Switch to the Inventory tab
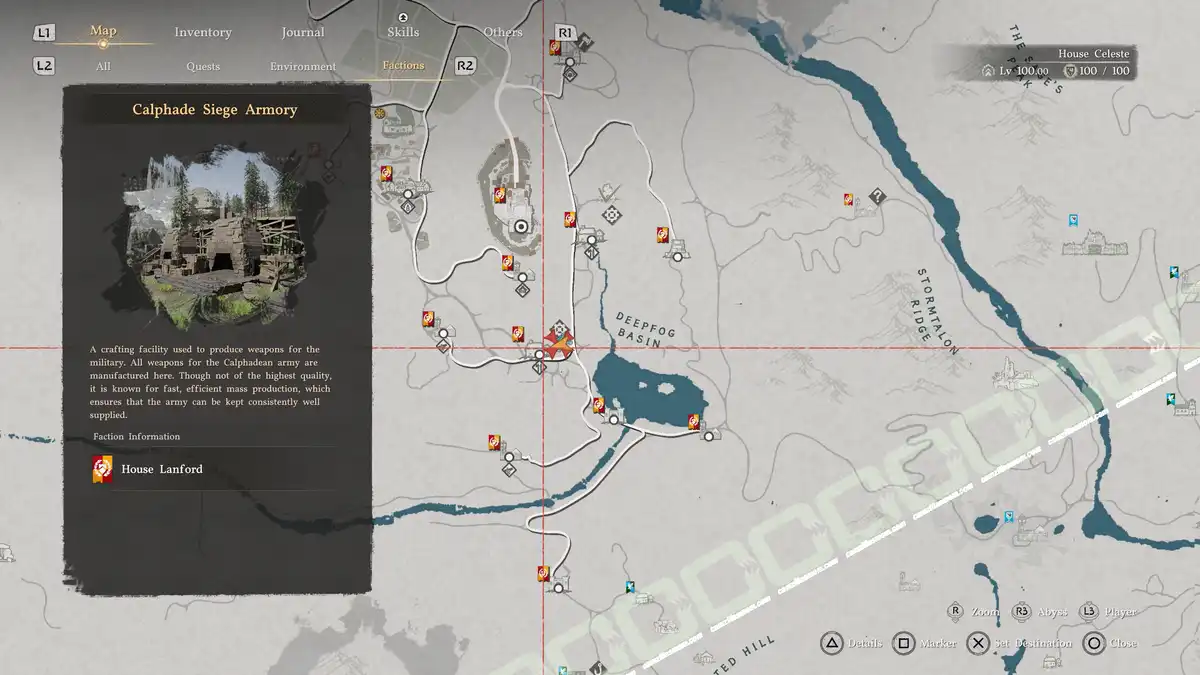This screenshot has width=1200, height=675. [x=203, y=32]
